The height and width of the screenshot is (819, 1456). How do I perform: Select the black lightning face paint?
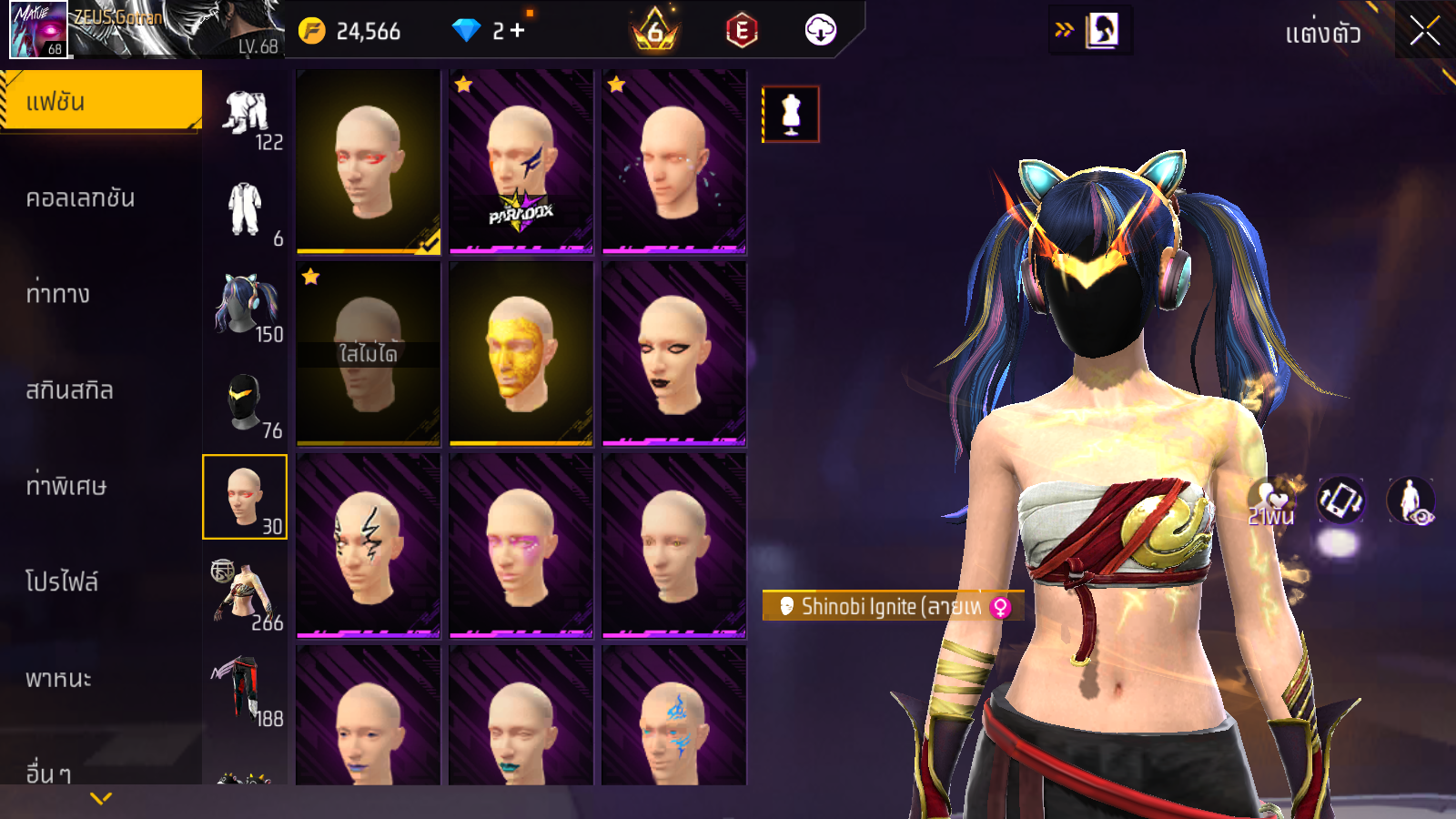[368, 545]
